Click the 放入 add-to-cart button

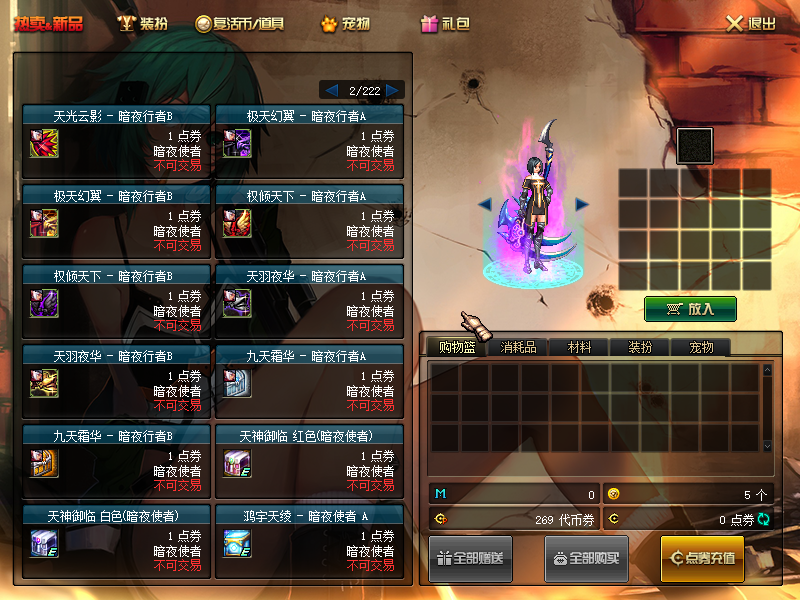coord(690,309)
